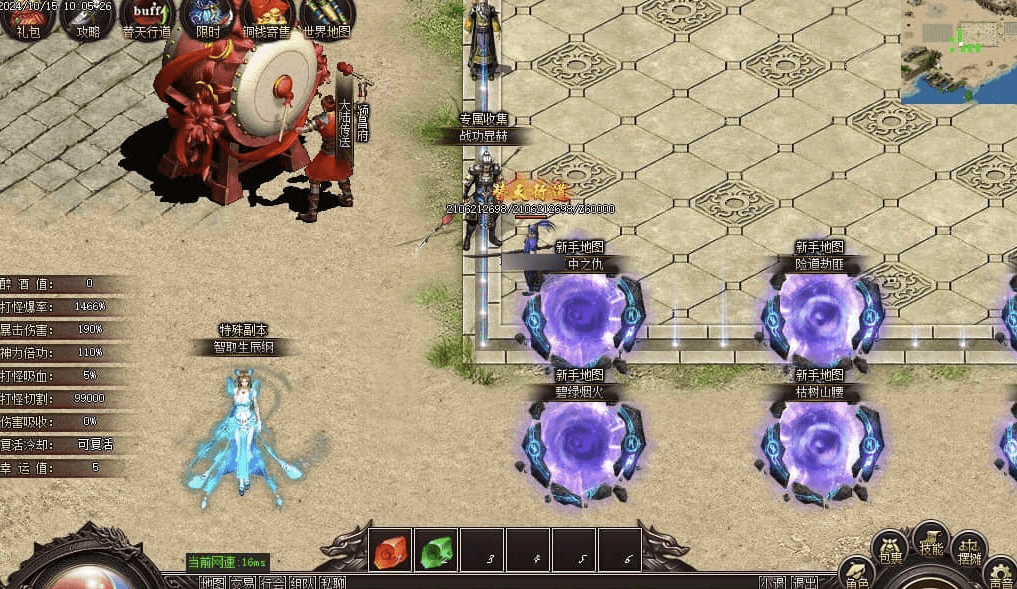
Task: Click the 退出 exit game button
Action: (x=804, y=582)
